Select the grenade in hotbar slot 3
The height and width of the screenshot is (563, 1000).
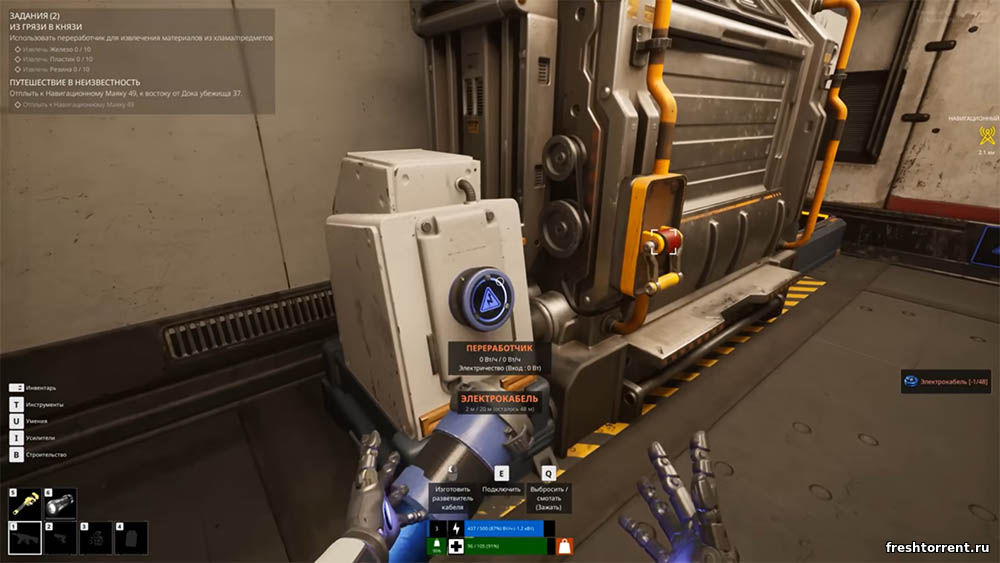[x=96, y=538]
